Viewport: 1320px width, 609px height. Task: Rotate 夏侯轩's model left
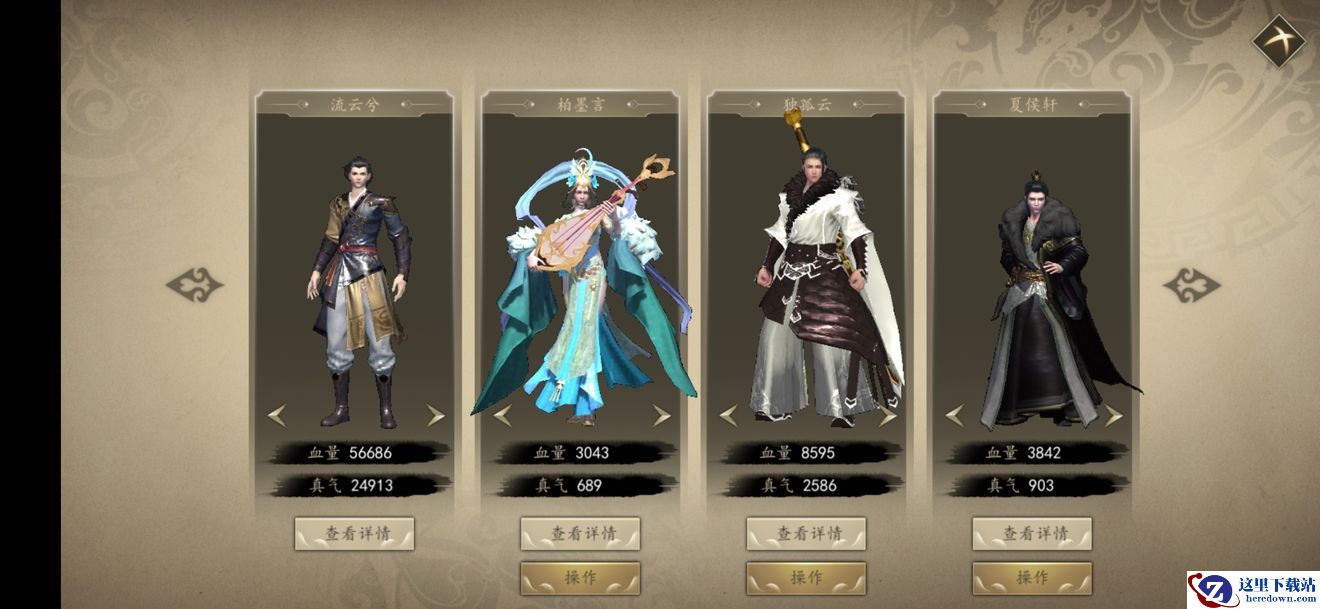click(954, 415)
